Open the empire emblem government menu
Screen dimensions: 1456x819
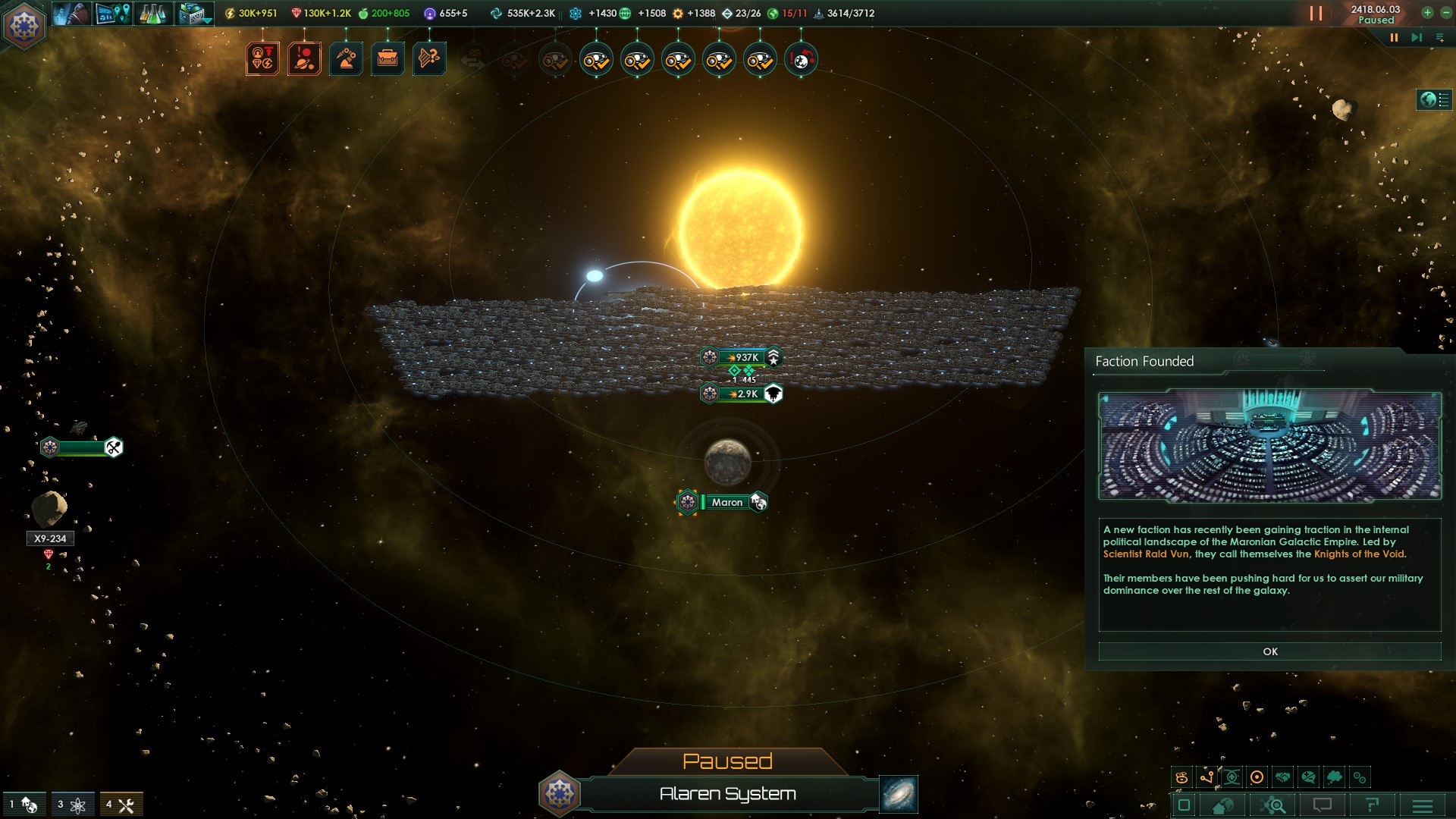pyautogui.click(x=25, y=25)
